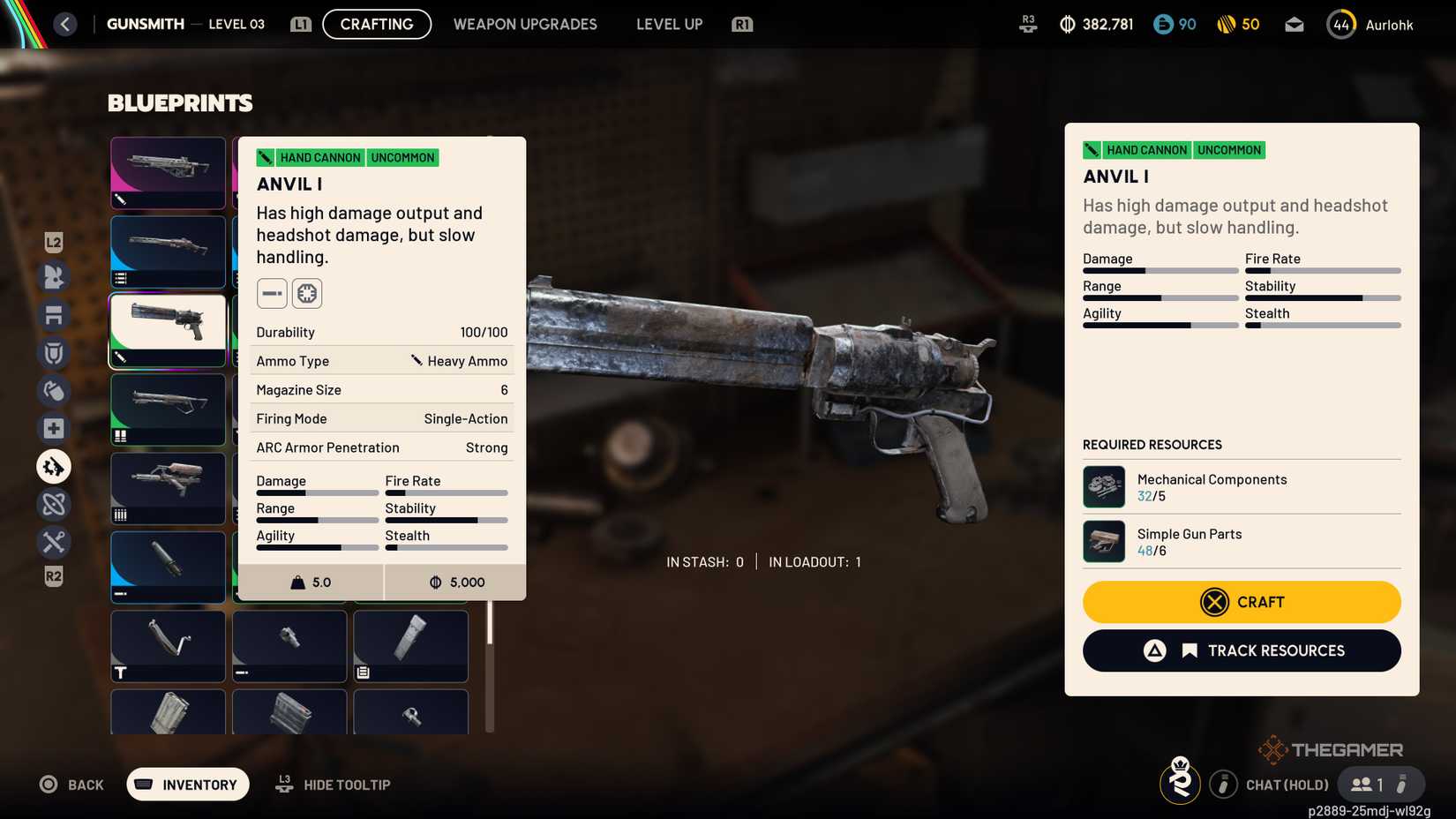Viewport: 1456px width, 819px height.
Task: Click the orbit-shaped category icon below crafting
Action: tap(53, 504)
